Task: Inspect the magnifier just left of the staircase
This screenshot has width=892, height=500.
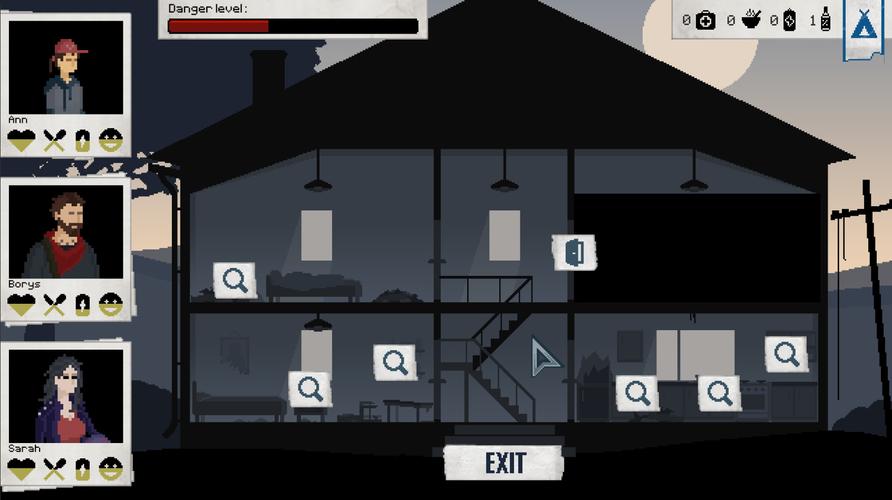Action: click(x=395, y=362)
